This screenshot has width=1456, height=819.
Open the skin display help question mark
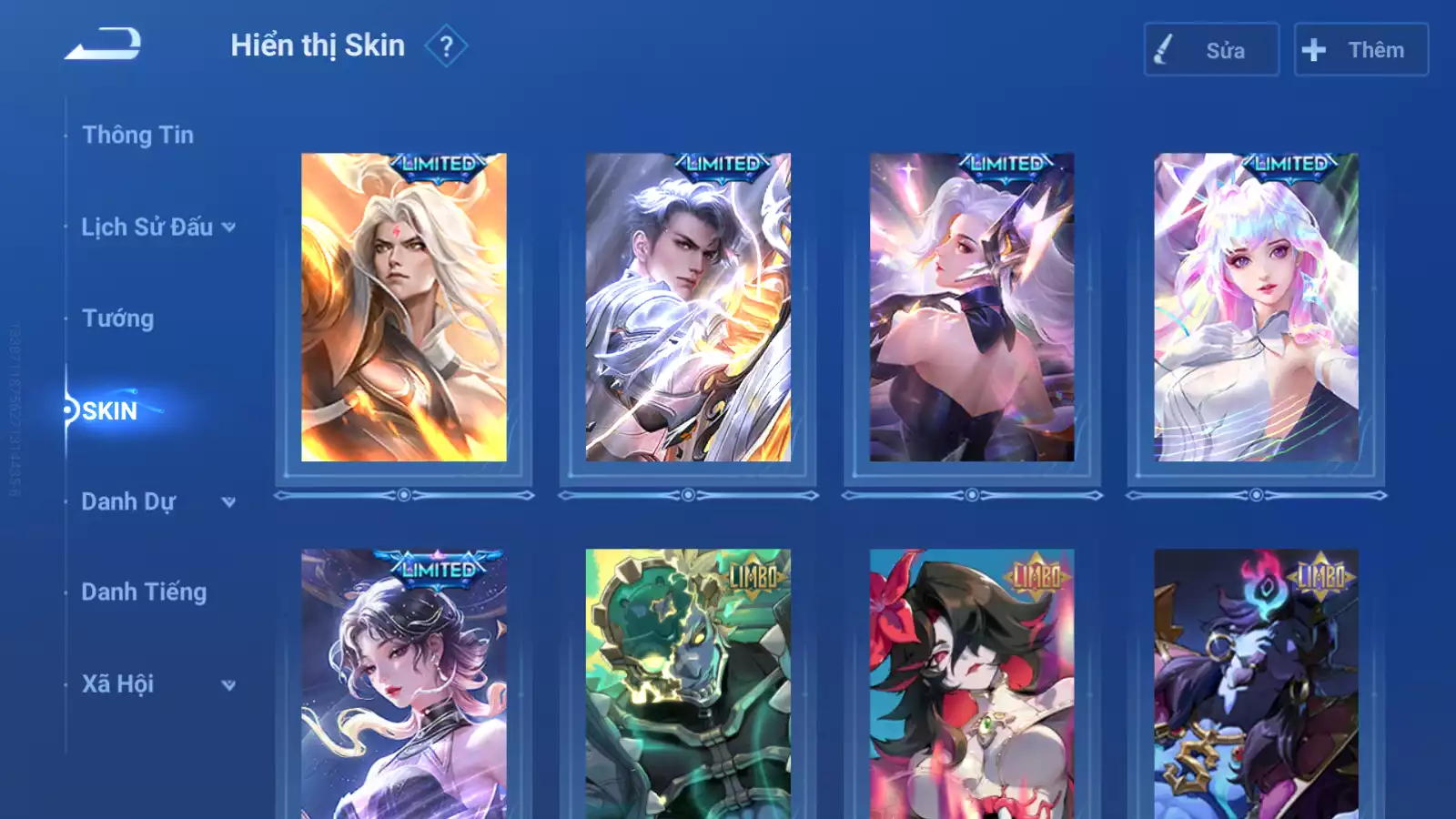coord(446,46)
